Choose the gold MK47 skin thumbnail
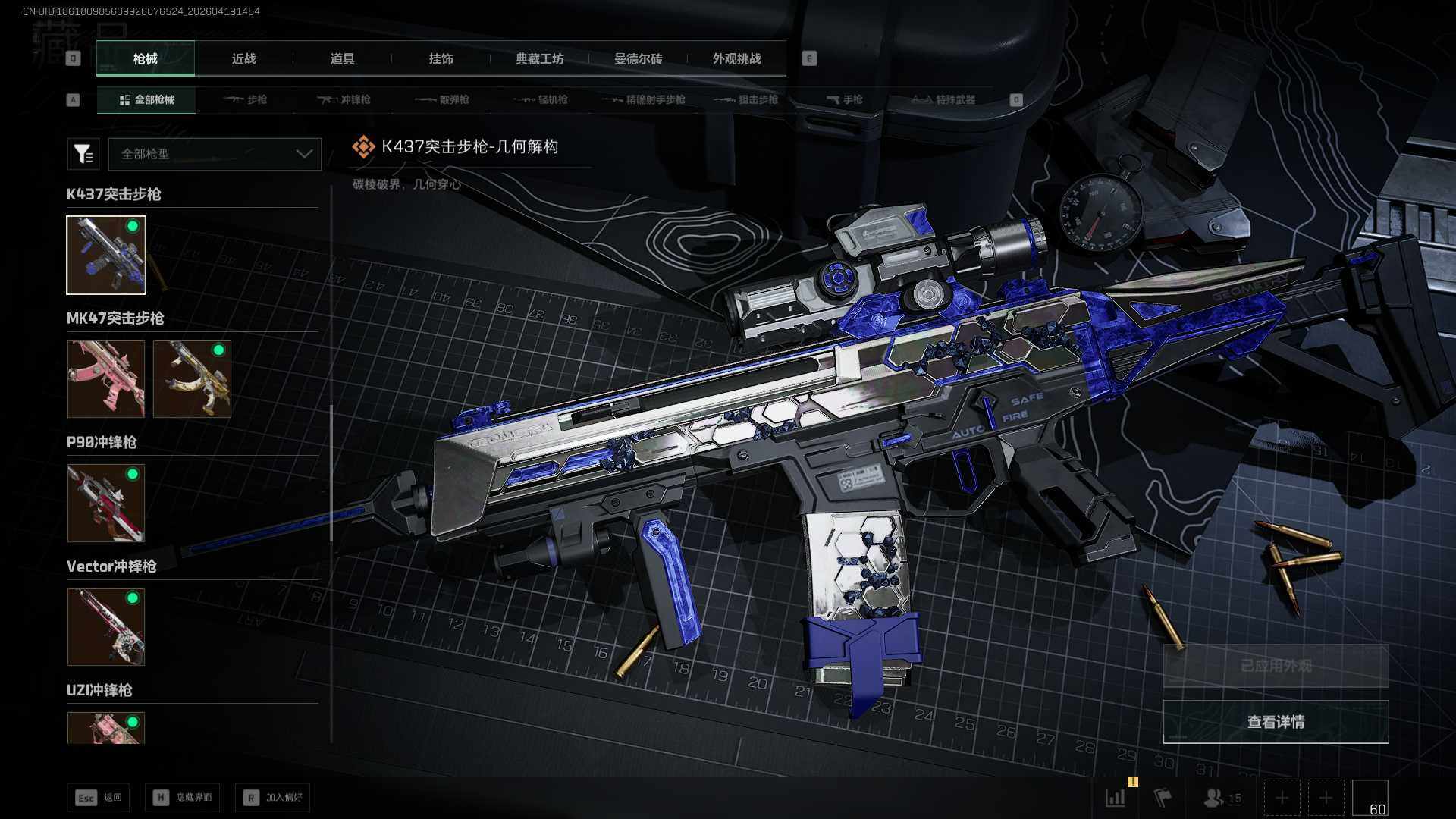The height and width of the screenshot is (819, 1456). (192, 378)
